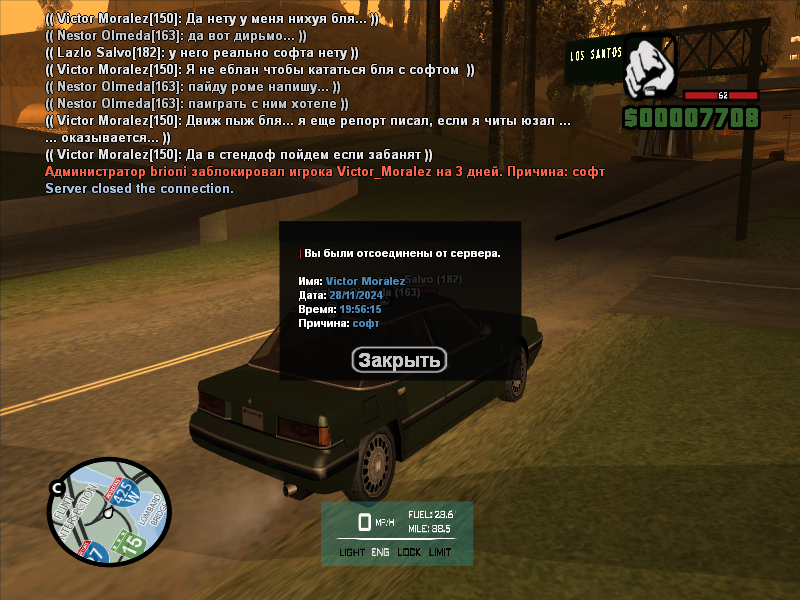Toggle the LIGHT indicator on speedometer
The height and width of the screenshot is (600, 800).
tap(352, 552)
